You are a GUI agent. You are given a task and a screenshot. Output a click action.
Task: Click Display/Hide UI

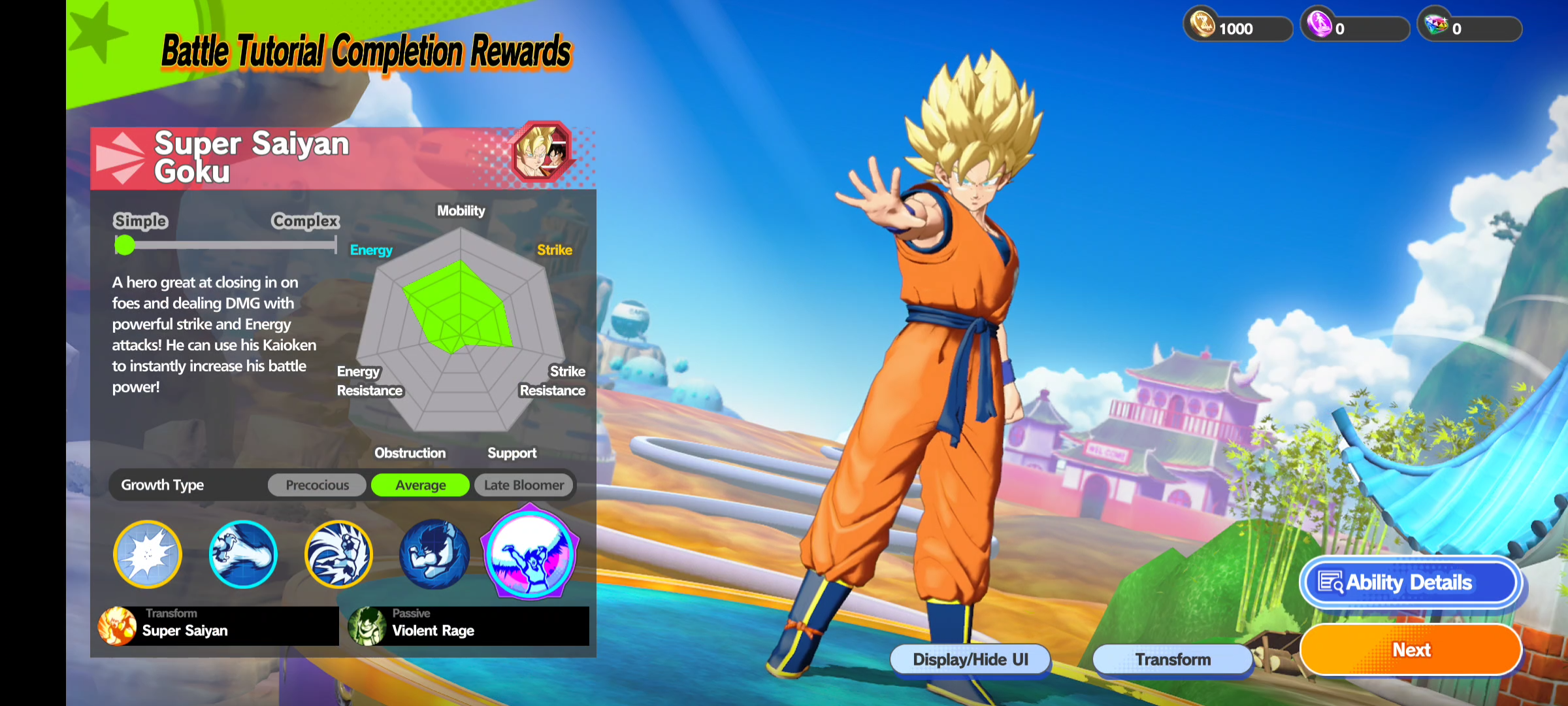pyautogui.click(x=970, y=659)
